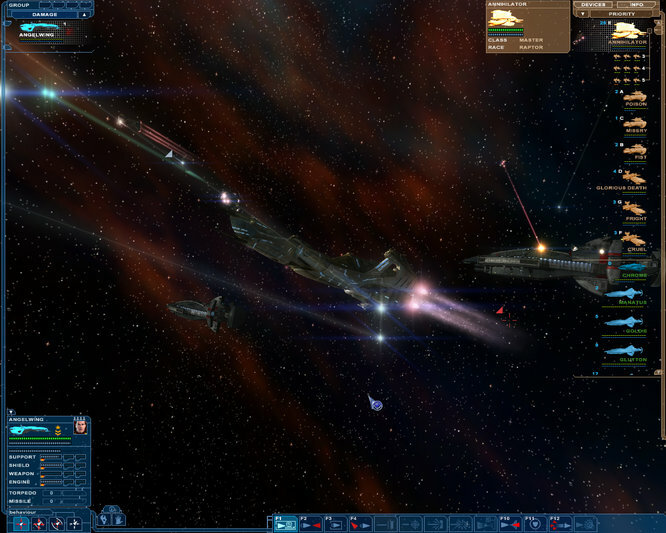This screenshot has width=666, height=533.
Task: Pick enemy ship Fright
Action: tap(634, 209)
